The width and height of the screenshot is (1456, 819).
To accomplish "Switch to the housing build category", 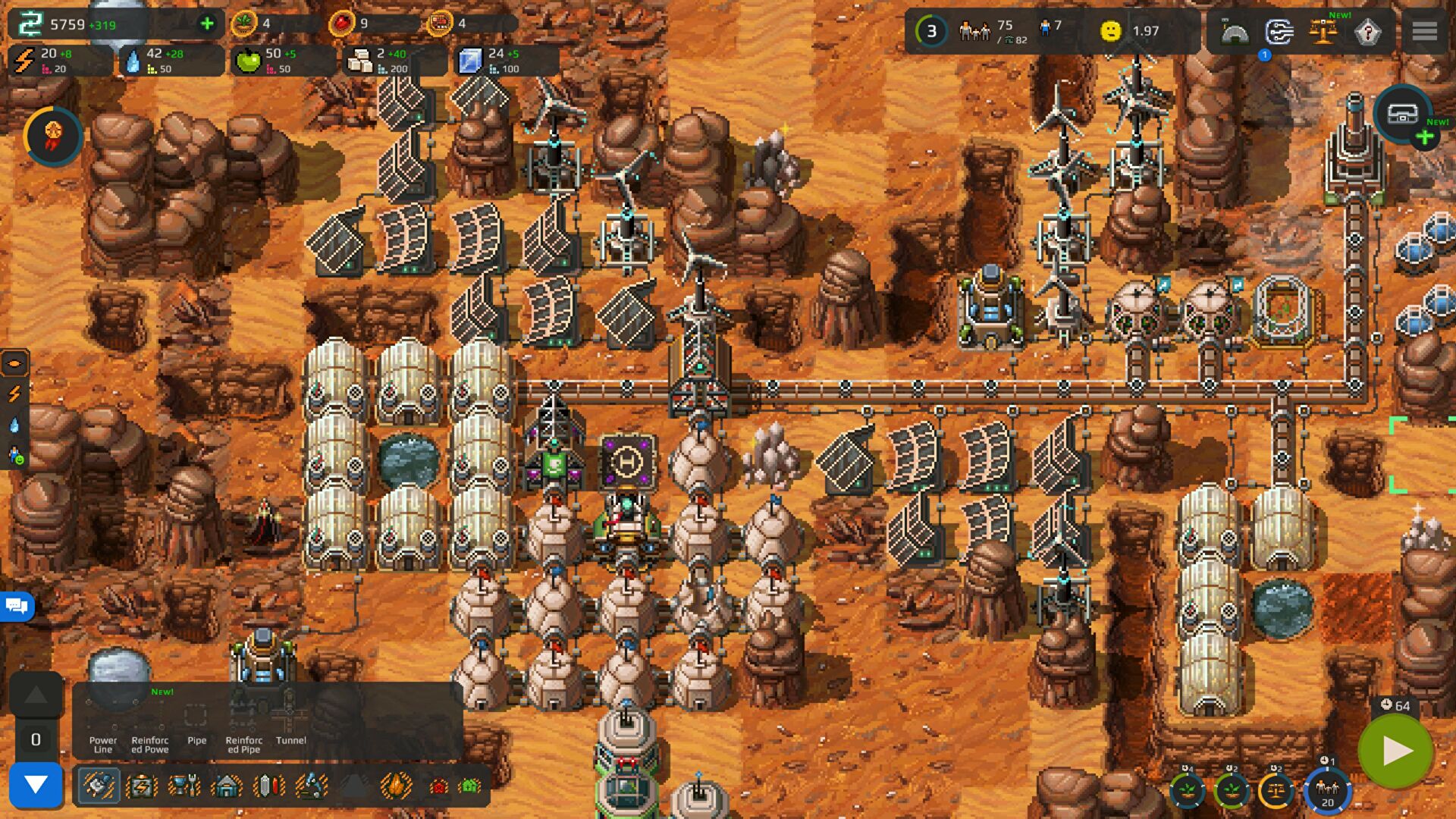I will point(226,786).
